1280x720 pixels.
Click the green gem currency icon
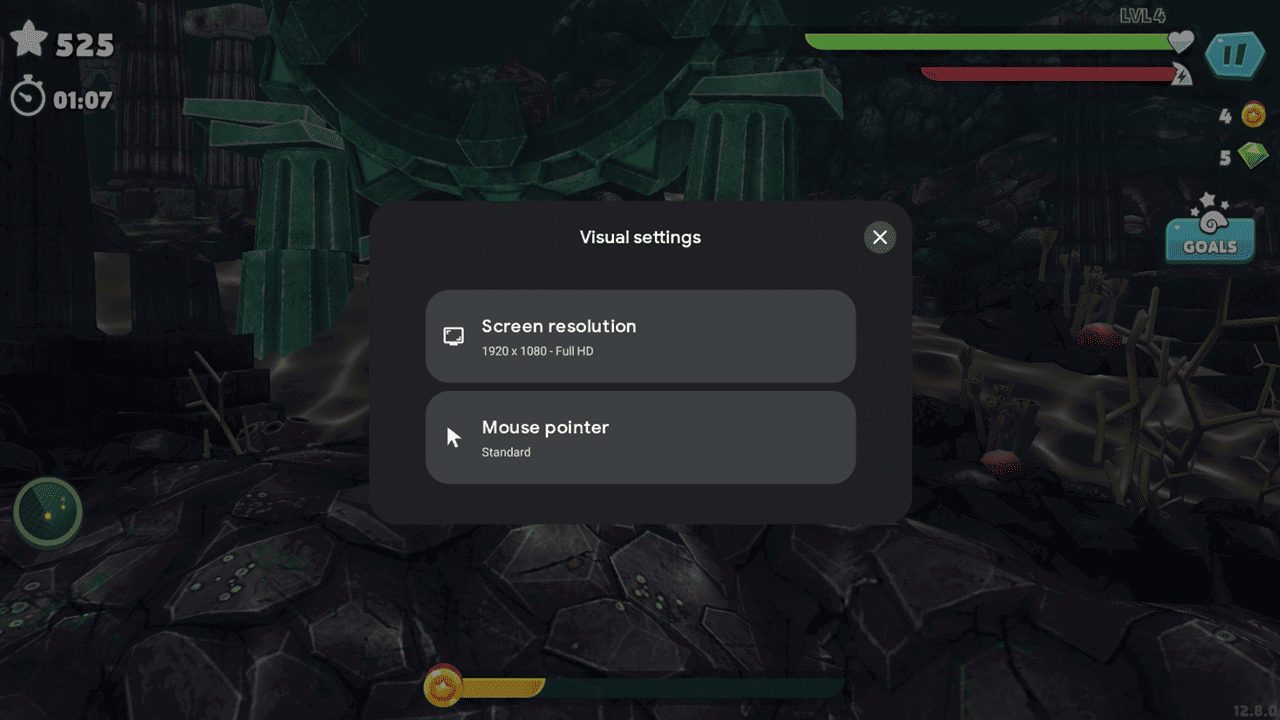click(1251, 156)
